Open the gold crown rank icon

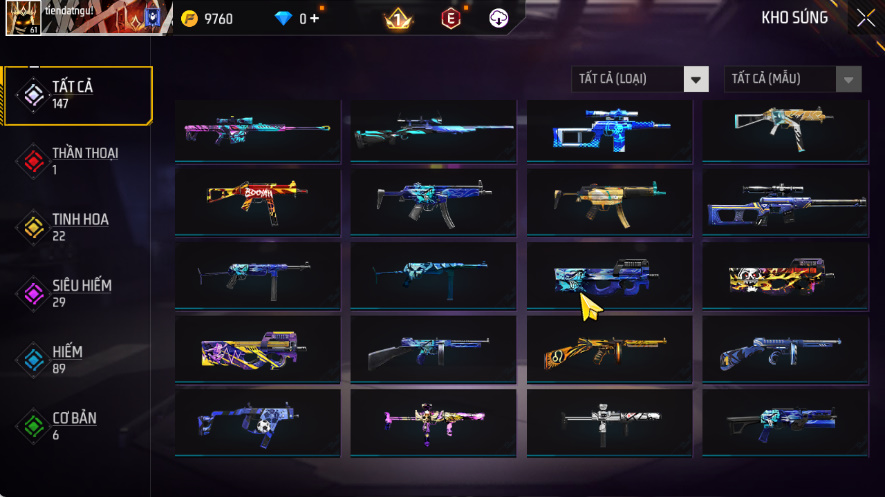pos(397,18)
